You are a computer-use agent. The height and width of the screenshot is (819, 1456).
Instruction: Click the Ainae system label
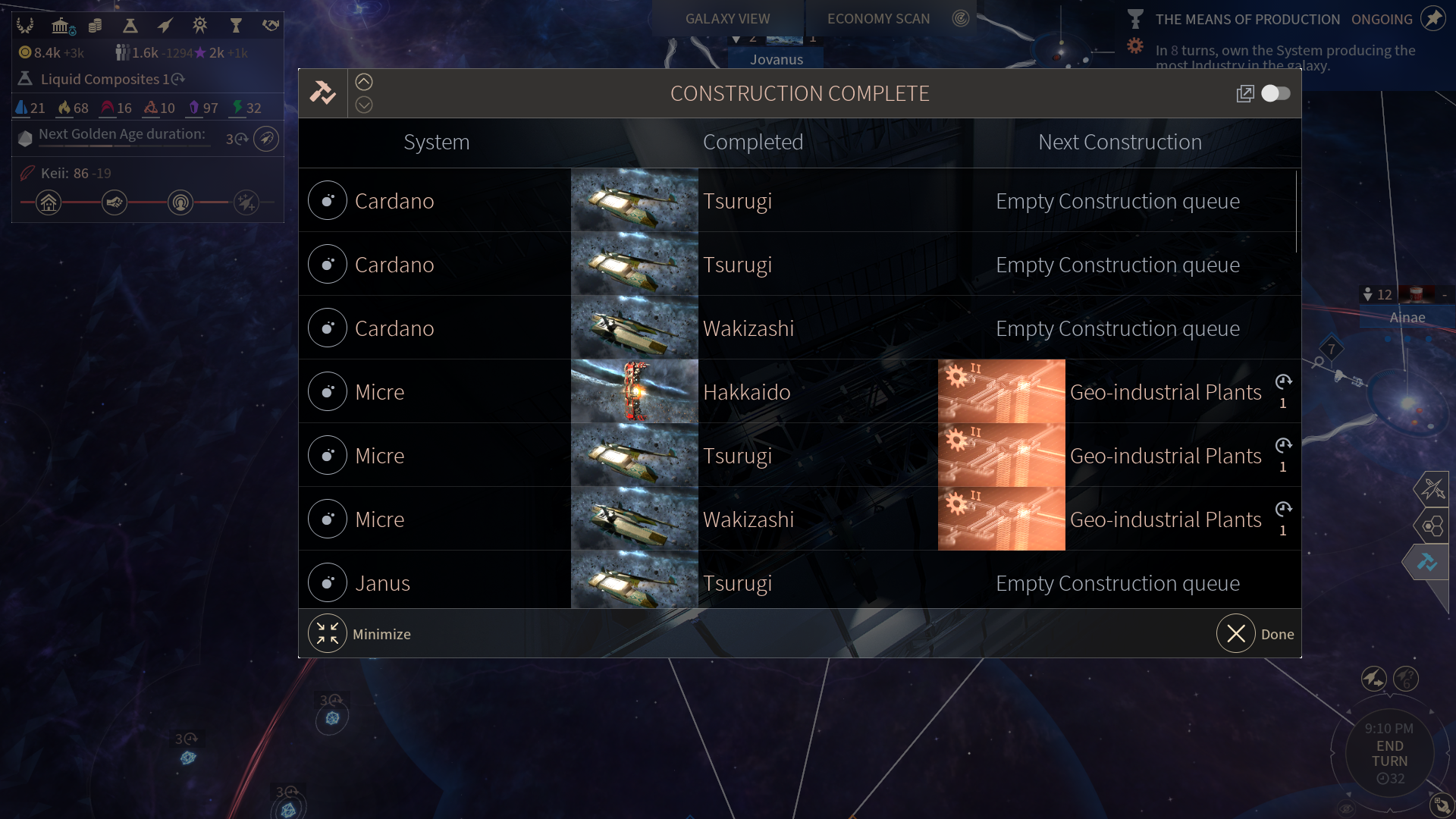click(1407, 317)
